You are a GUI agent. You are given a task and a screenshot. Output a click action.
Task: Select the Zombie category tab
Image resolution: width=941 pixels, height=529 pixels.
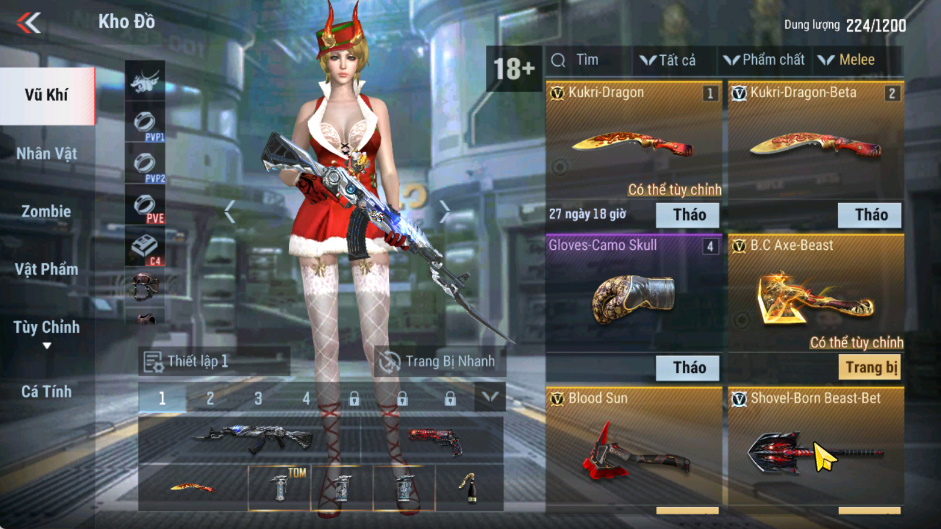(47, 212)
